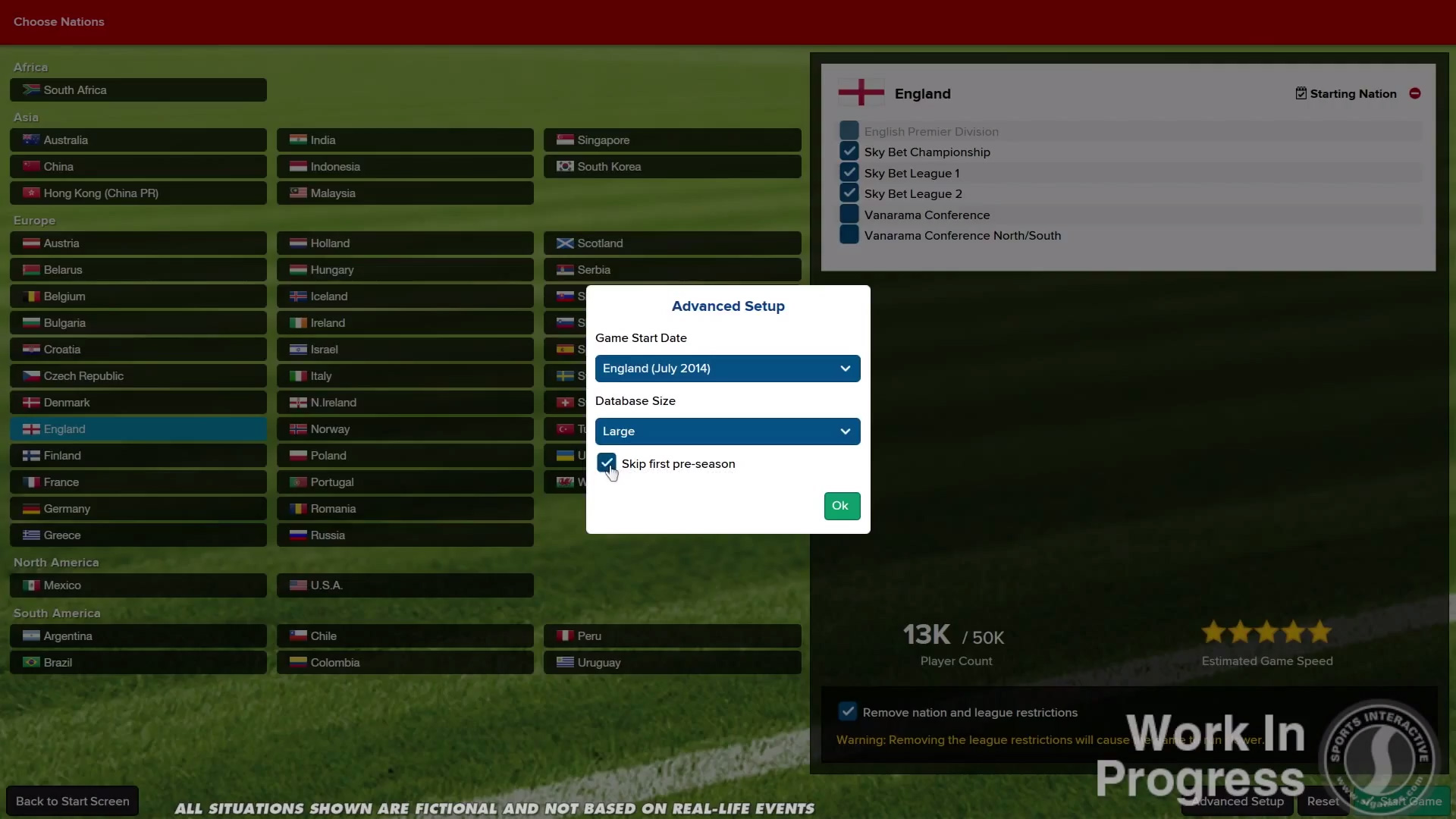Toggle Remove nation and league restrictions

[x=848, y=712]
